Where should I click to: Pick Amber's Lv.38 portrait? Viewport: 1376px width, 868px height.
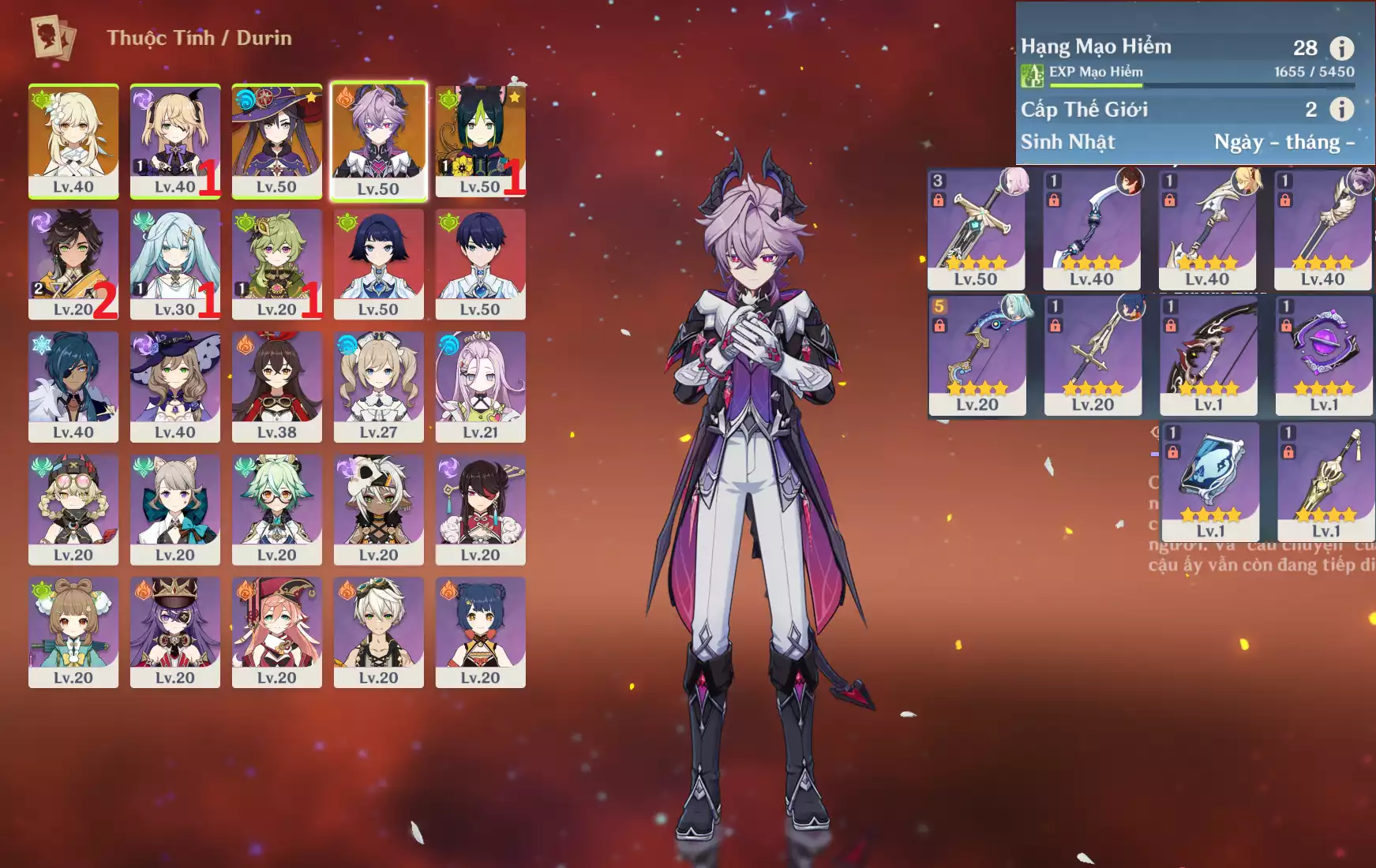(276, 386)
